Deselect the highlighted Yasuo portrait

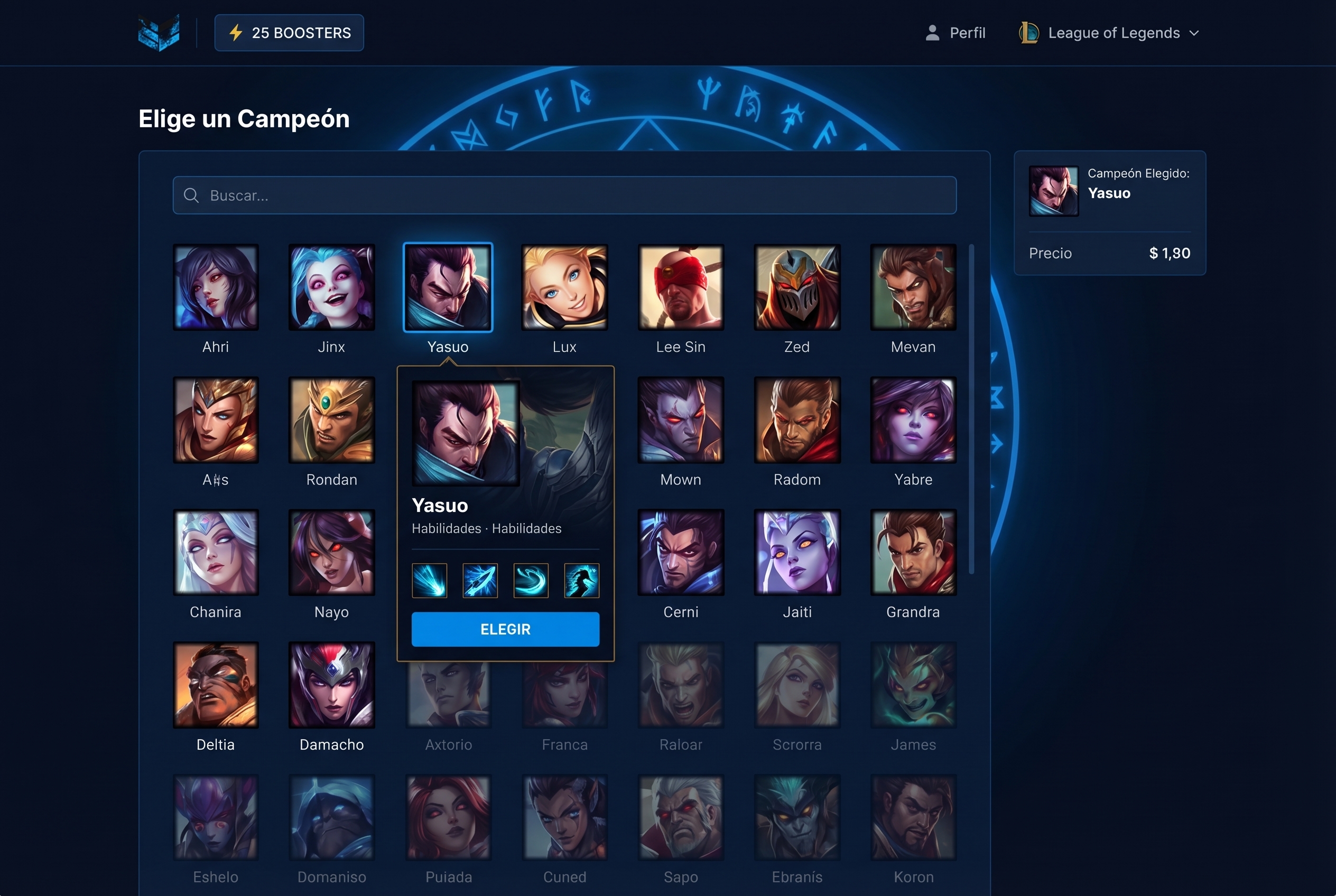pyautogui.click(x=448, y=287)
